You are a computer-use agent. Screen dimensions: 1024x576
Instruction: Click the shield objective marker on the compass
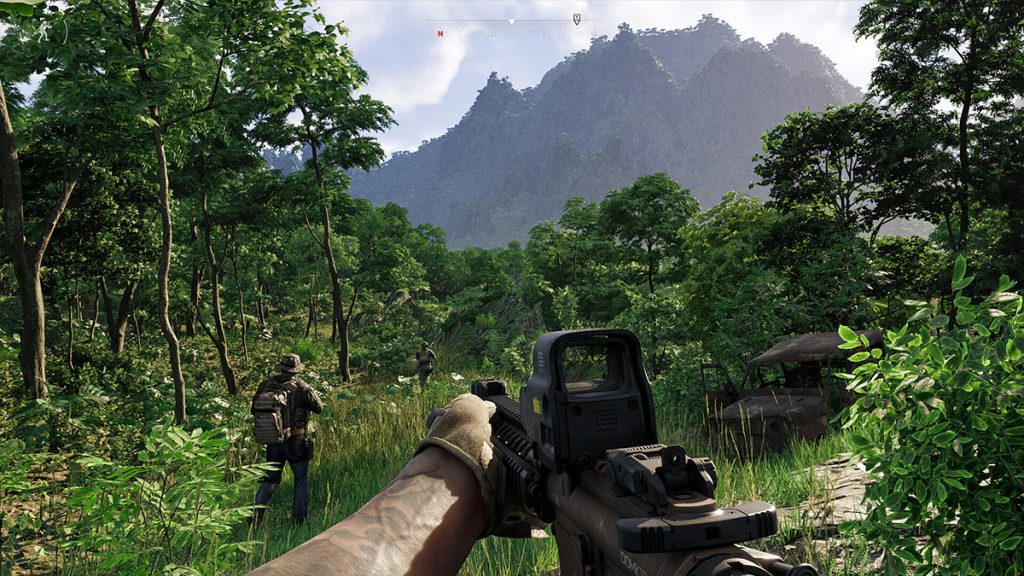(577, 19)
